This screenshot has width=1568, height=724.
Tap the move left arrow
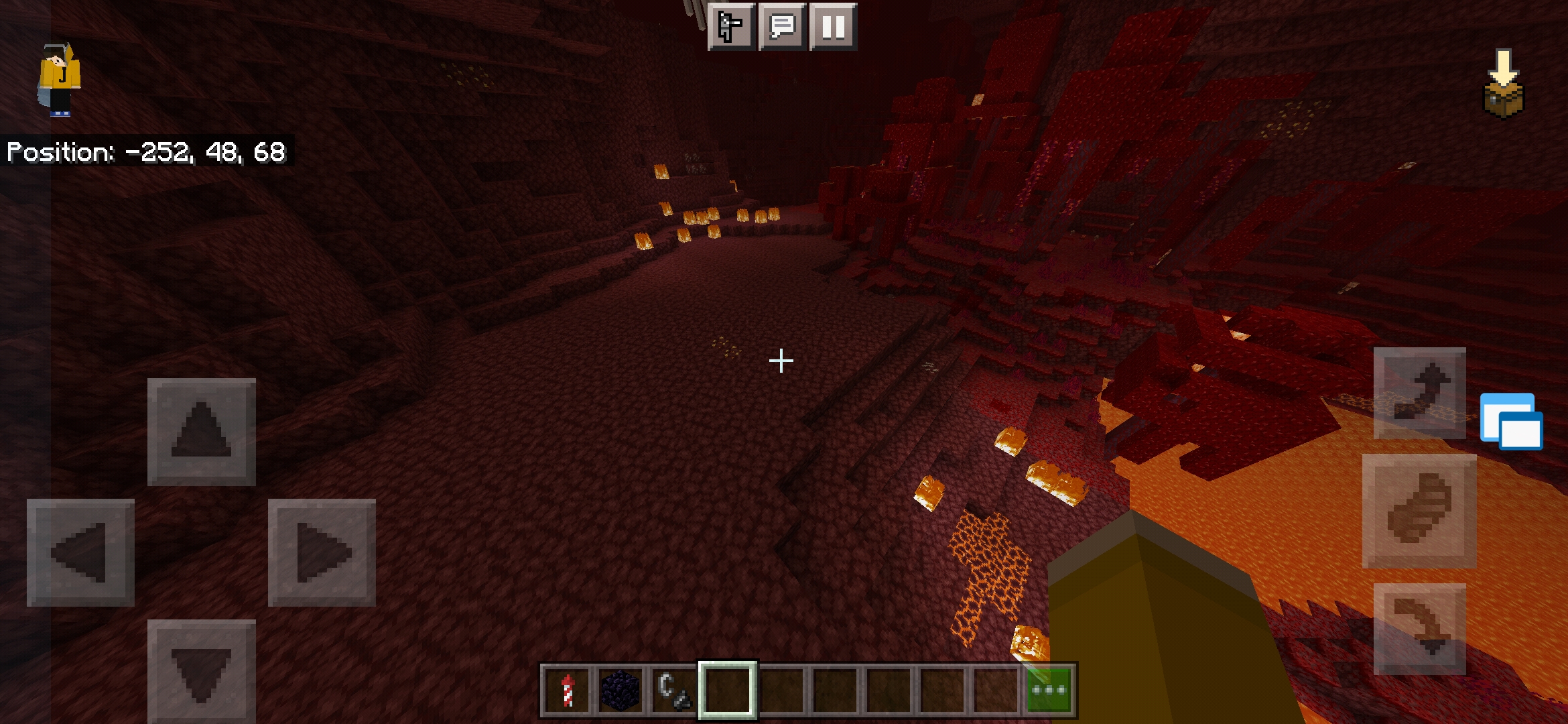[80, 552]
